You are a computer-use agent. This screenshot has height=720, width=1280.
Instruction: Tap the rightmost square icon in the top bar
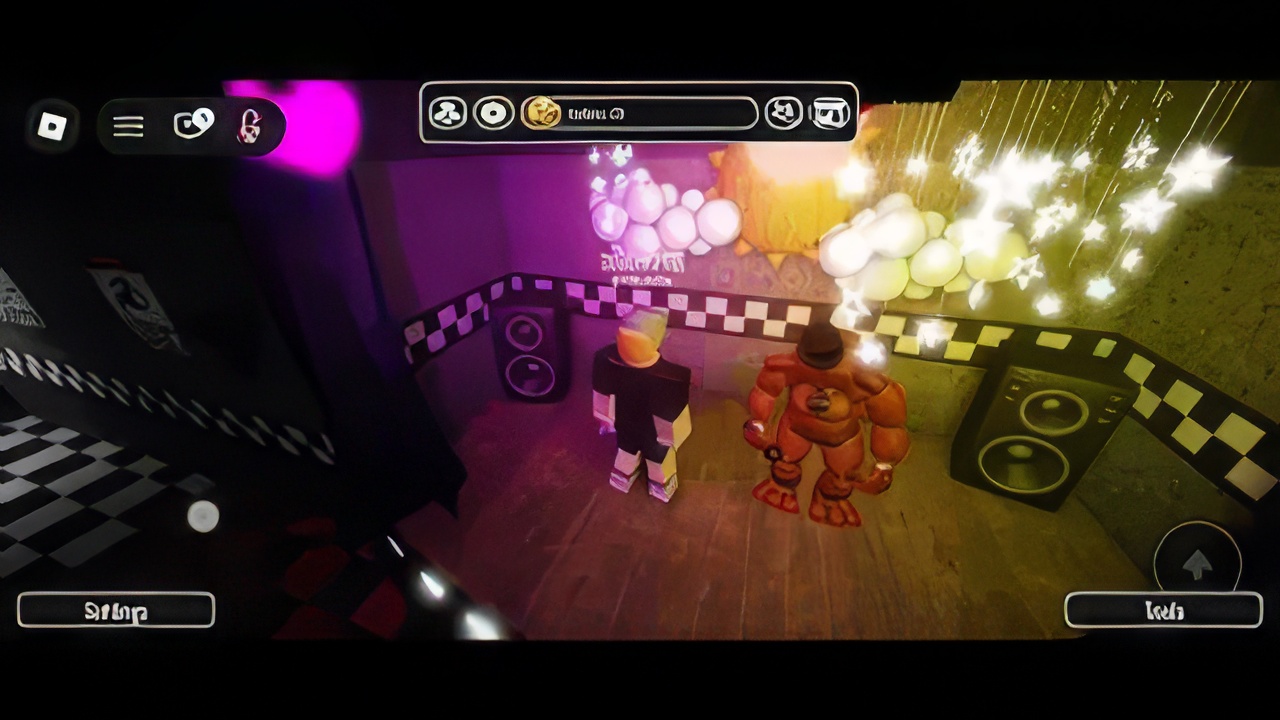coord(830,113)
